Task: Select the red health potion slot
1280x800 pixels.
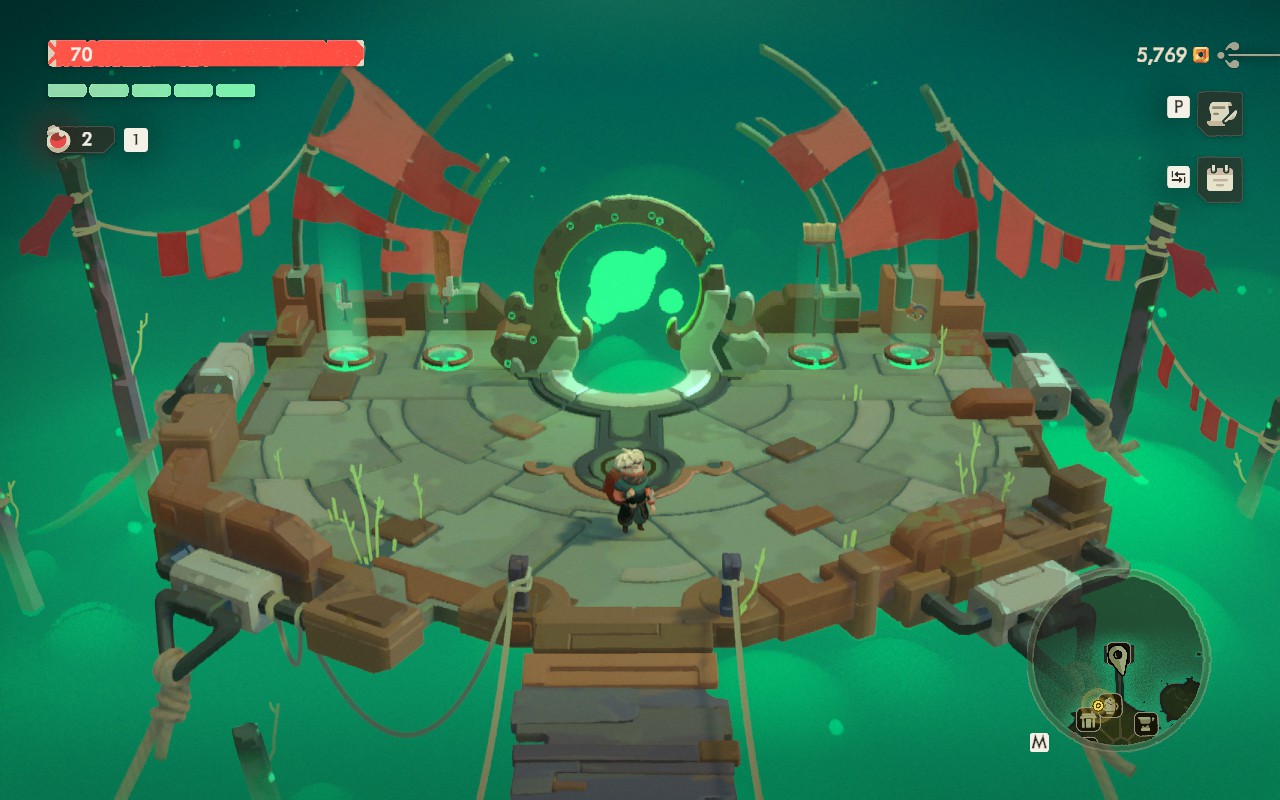Action: point(60,140)
